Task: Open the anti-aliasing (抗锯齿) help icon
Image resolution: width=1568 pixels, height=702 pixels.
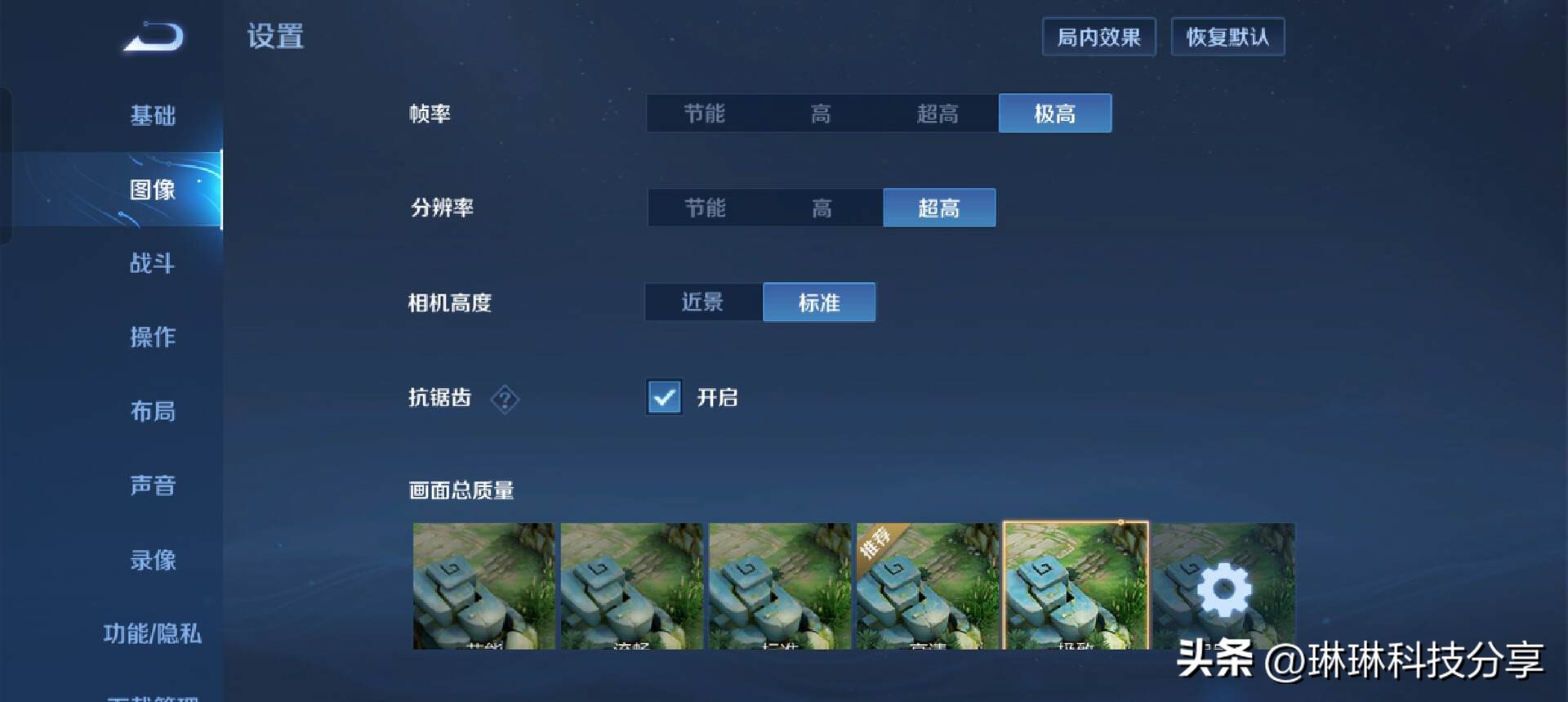Action: click(x=505, y=400)
